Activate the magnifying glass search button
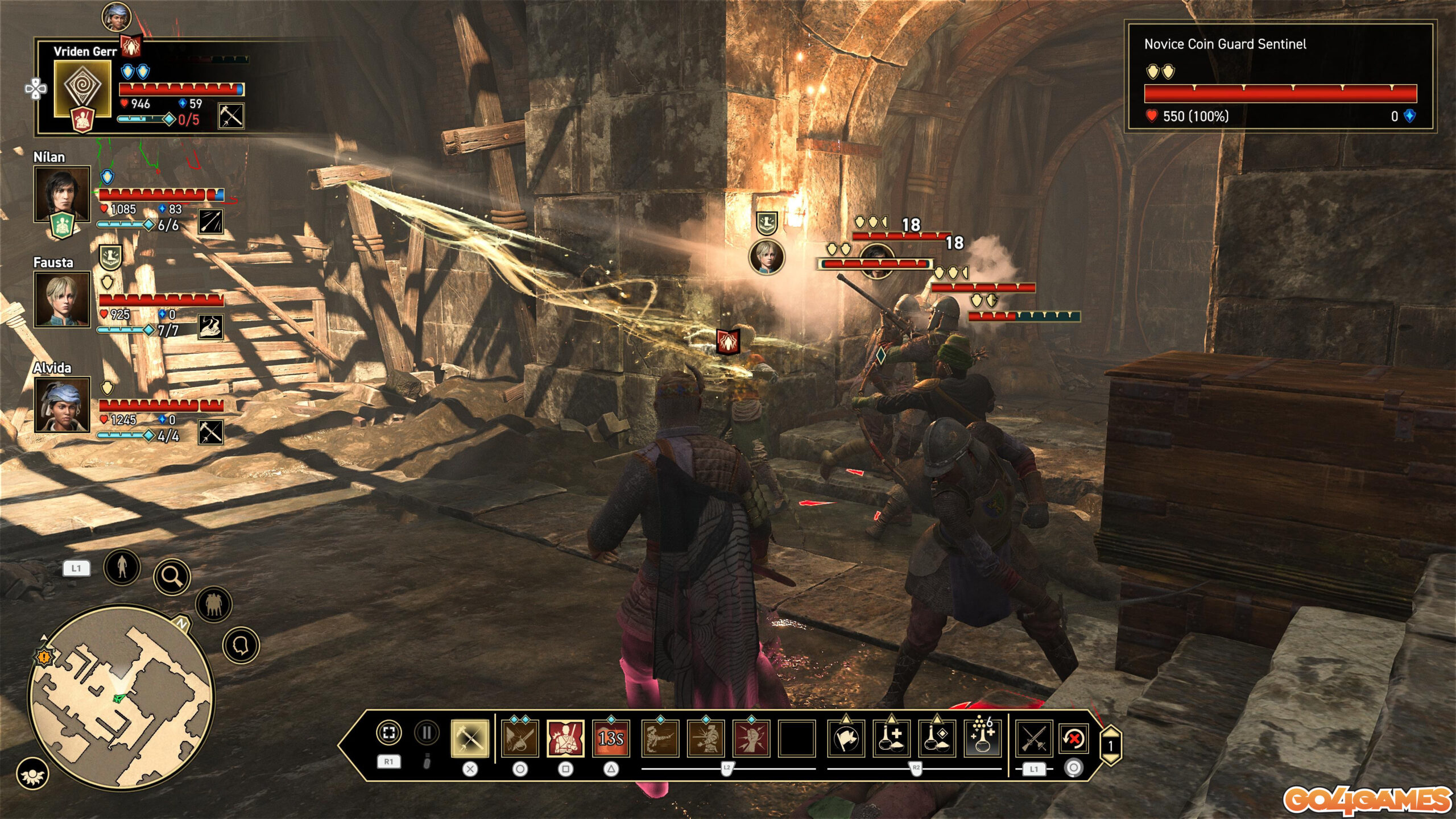 (x=172, y=576)
